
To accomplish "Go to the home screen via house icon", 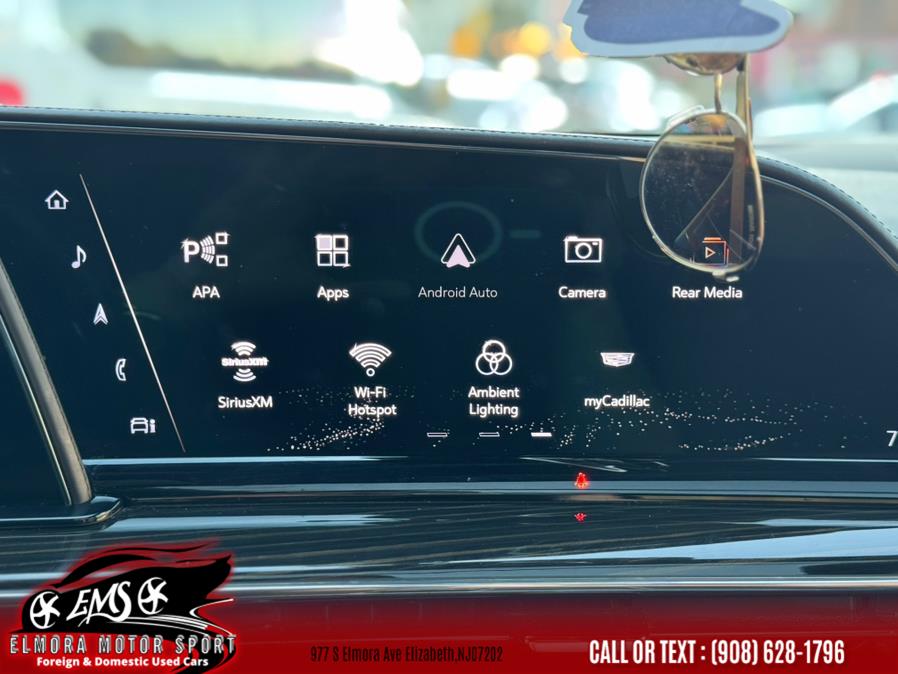I will (x=57, y=200).
